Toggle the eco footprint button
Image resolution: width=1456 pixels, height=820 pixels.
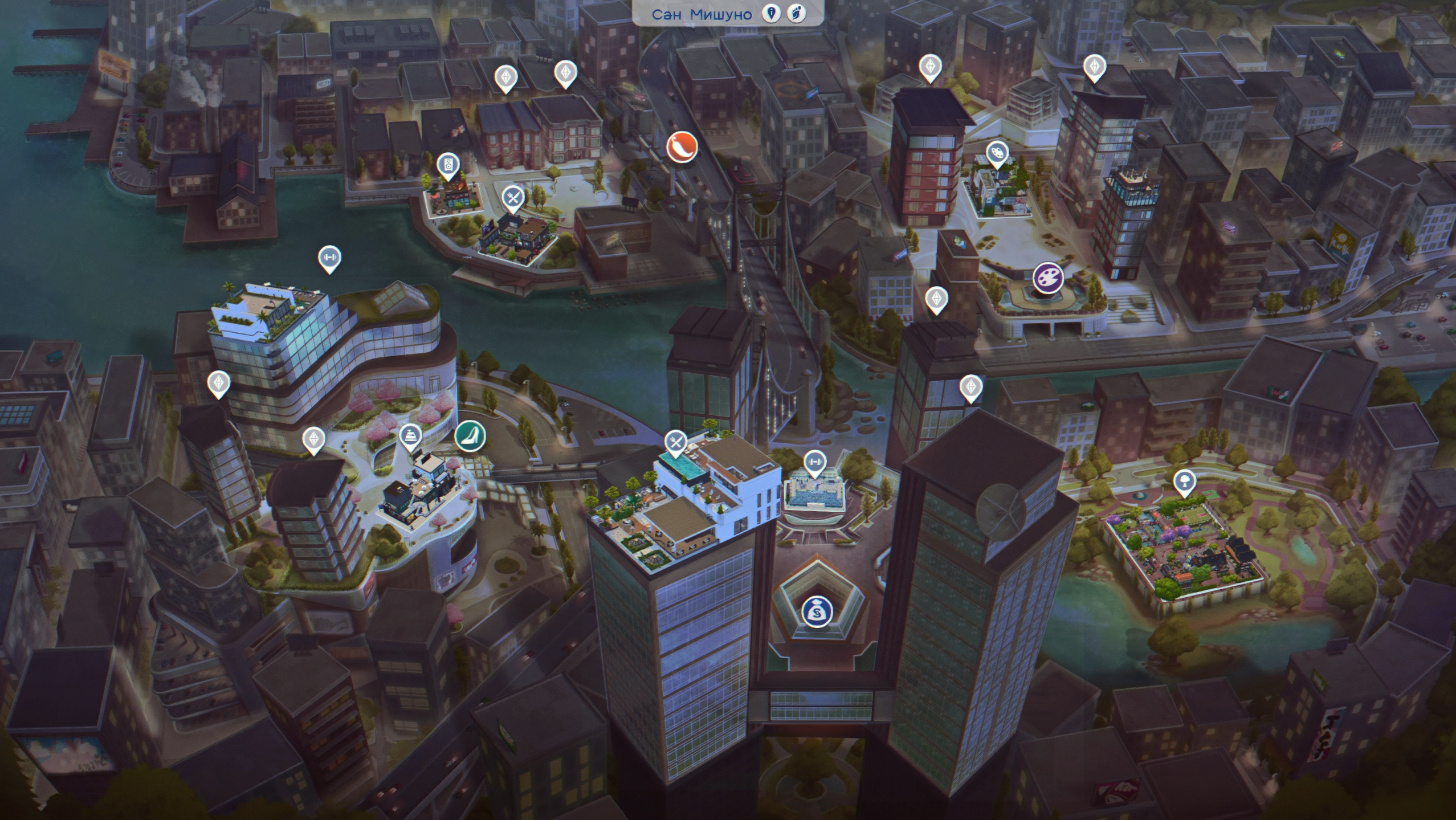tap(796, 14)
